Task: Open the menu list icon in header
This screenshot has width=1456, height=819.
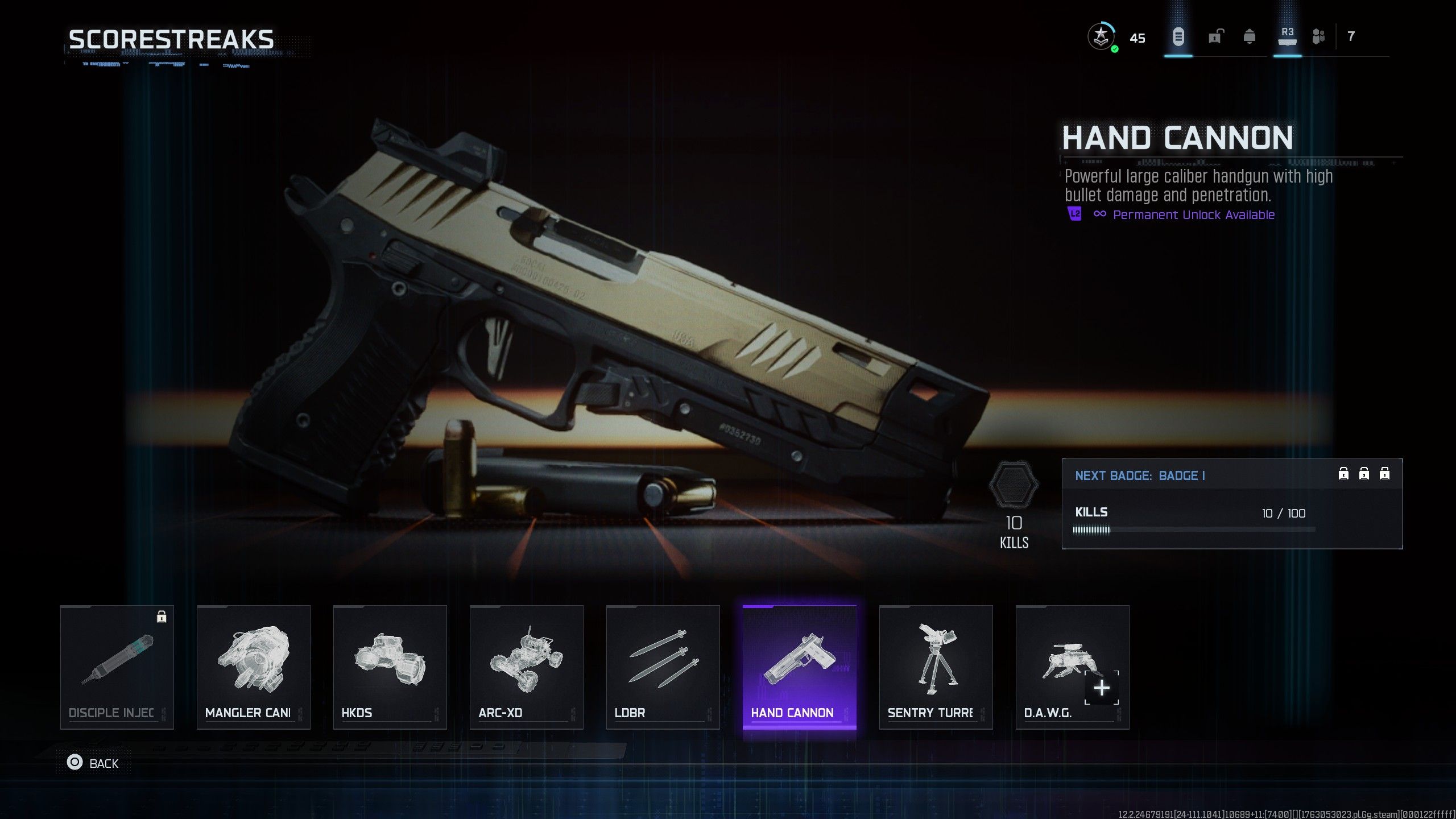Action: [1178, 38]
